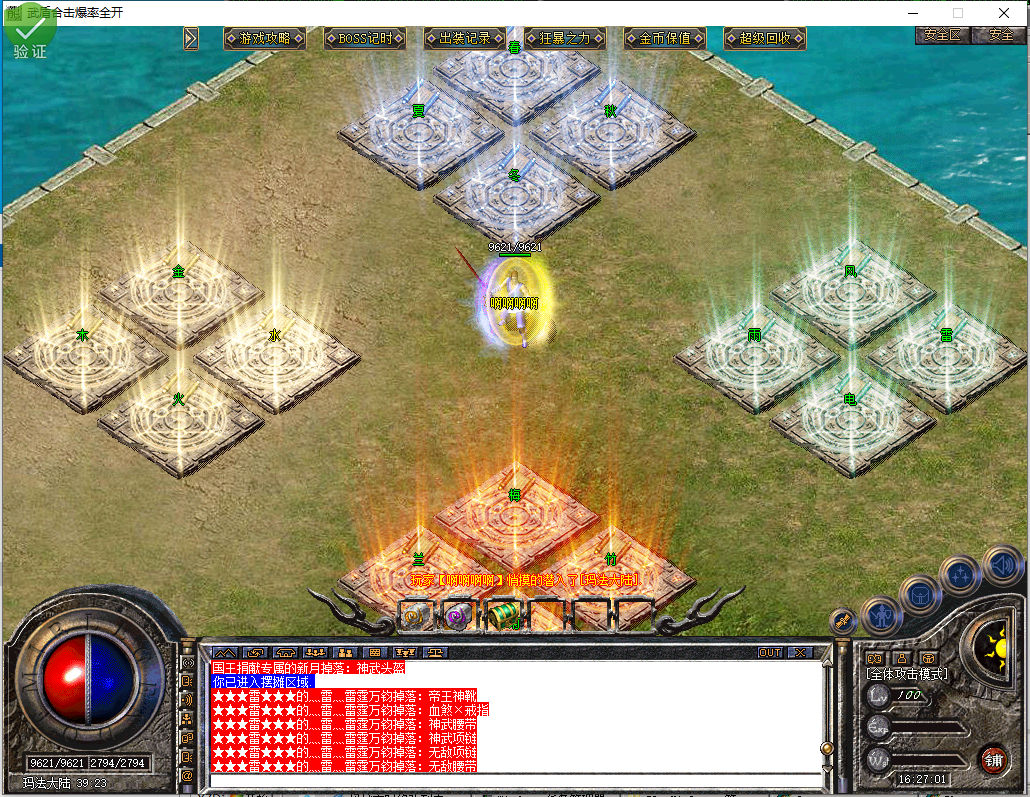
Task: Open the 金币保值 gold value menu
Action: click(x=665, y=38)
